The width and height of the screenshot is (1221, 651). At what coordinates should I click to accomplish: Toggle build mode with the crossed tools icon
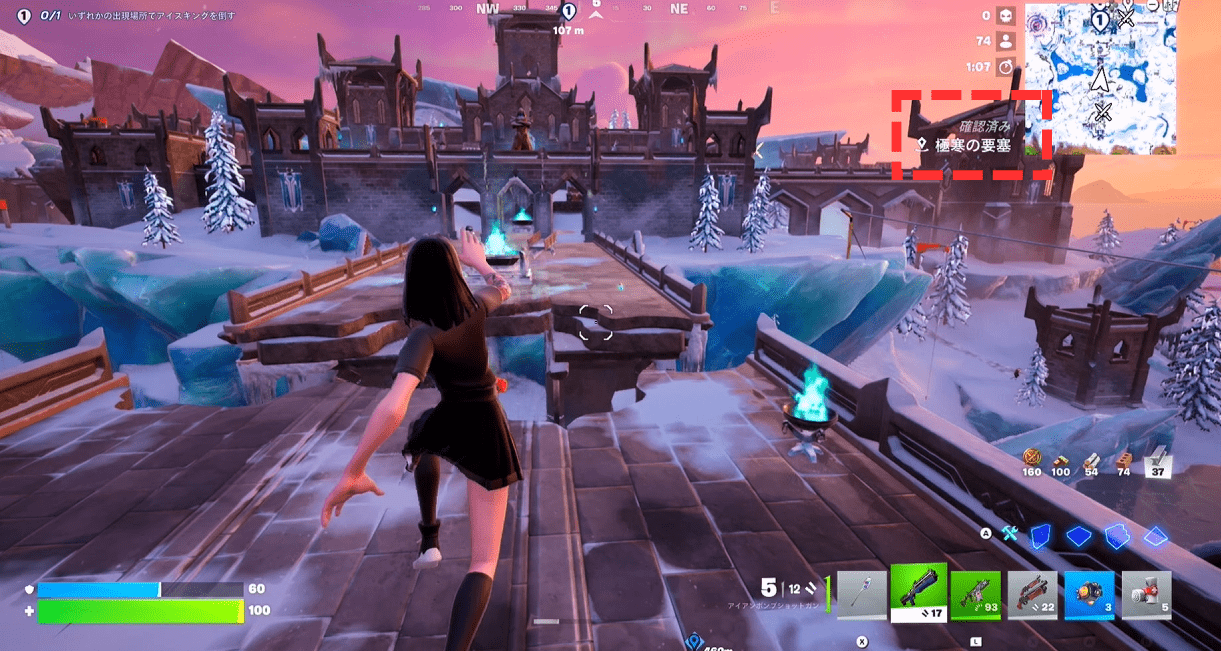coord(1010,534)
